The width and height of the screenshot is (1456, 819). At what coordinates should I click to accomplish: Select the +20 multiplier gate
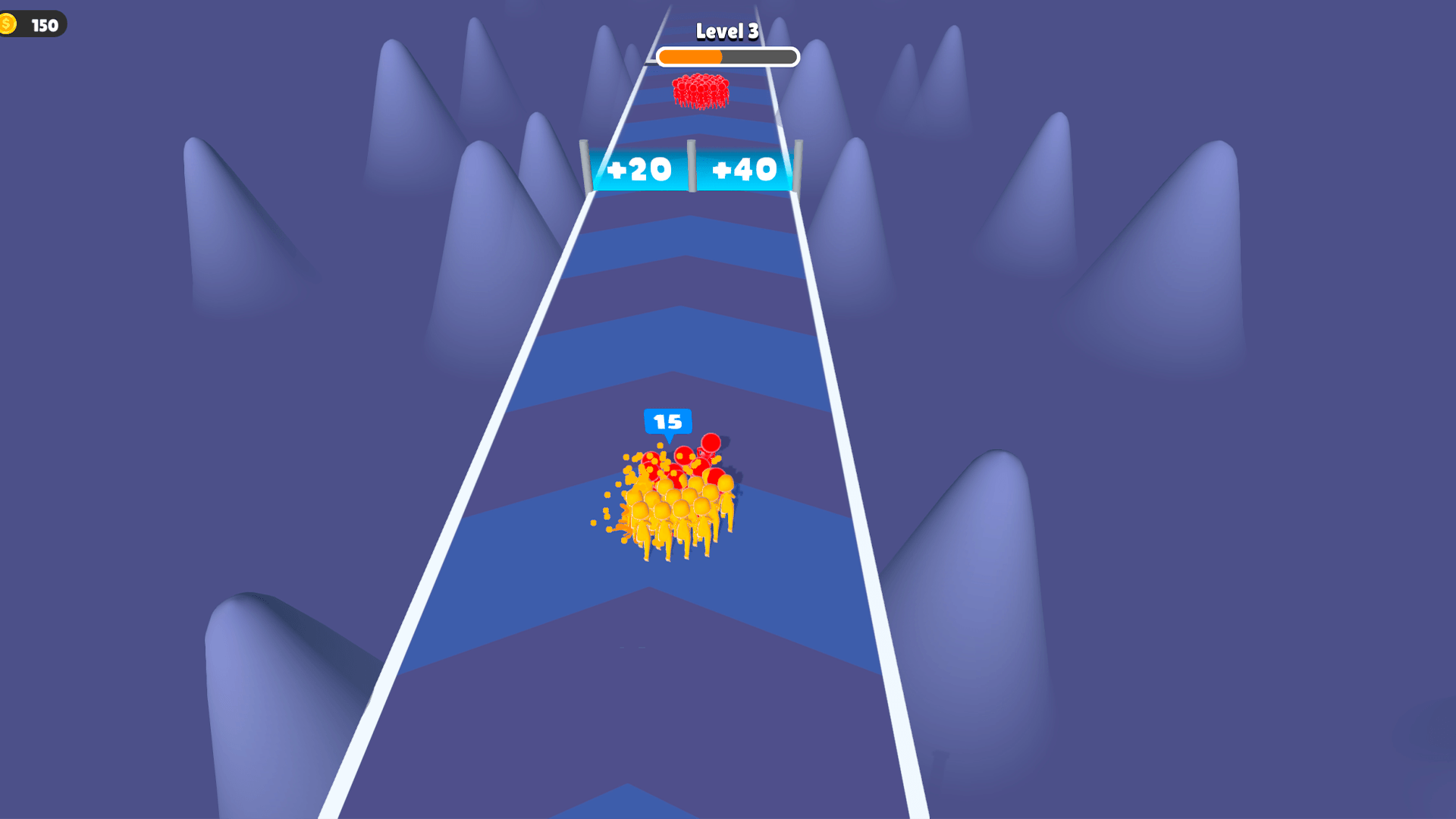coord(638,169)
